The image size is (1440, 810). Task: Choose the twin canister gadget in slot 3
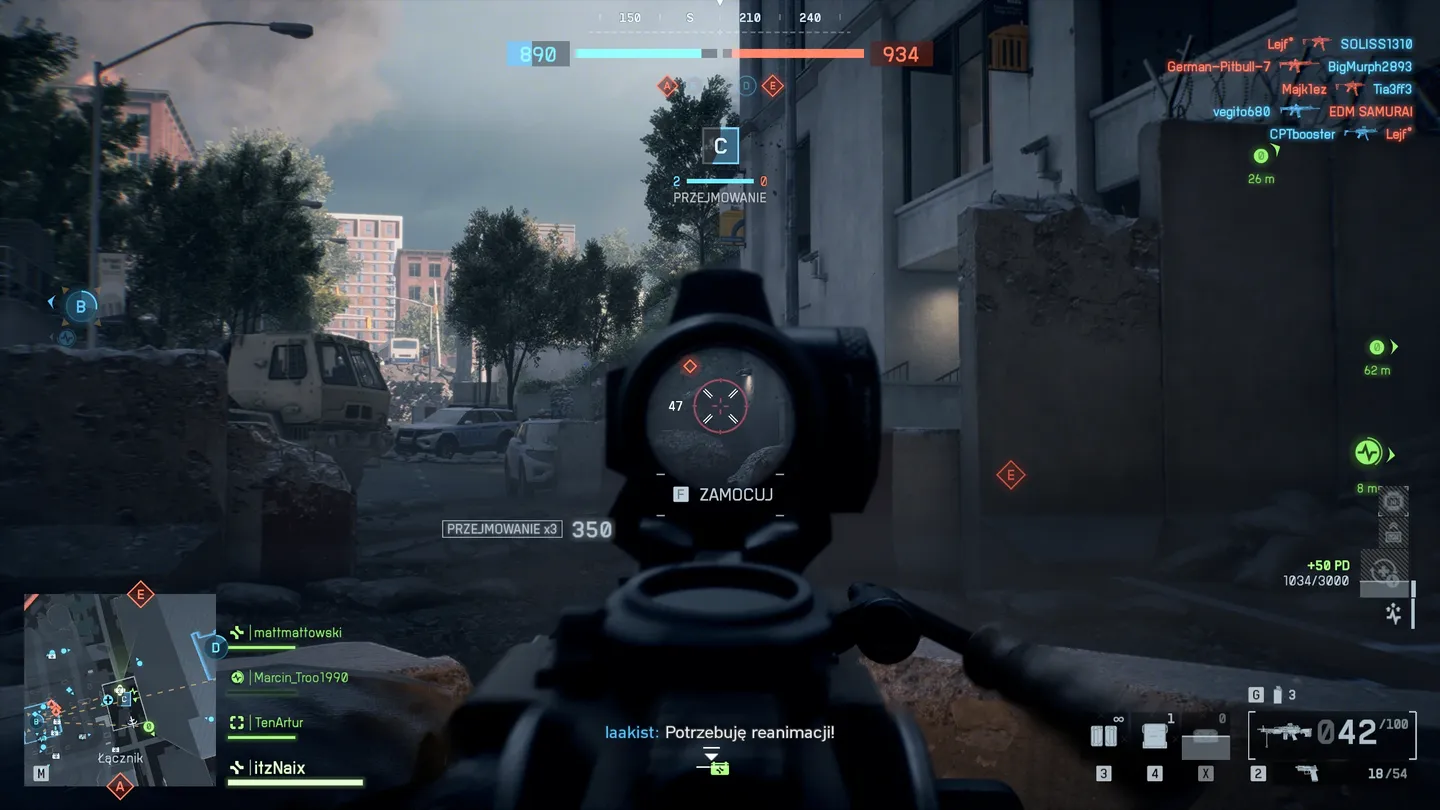[x=1103, y=736]
